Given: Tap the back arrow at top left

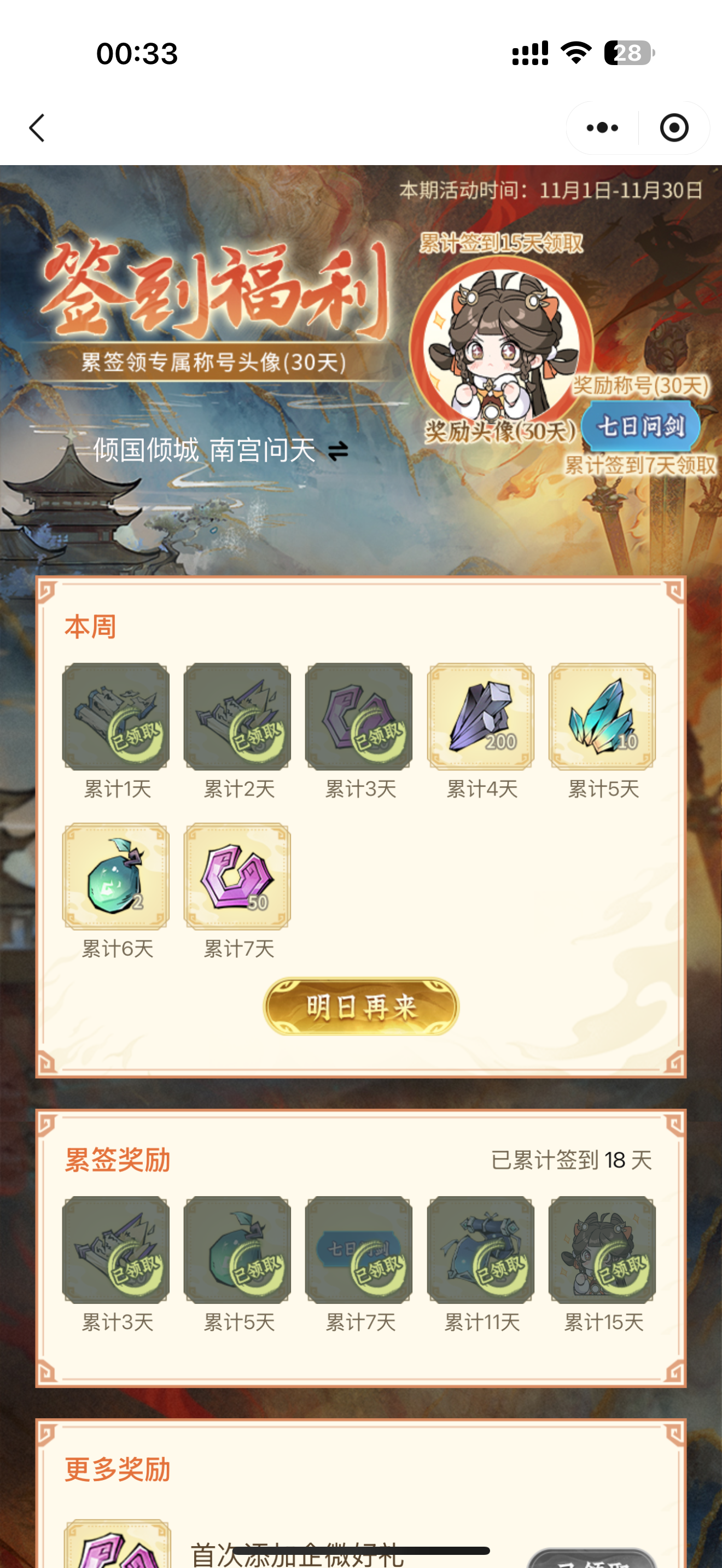Looking at the screenshot, I should click(37, 128).
